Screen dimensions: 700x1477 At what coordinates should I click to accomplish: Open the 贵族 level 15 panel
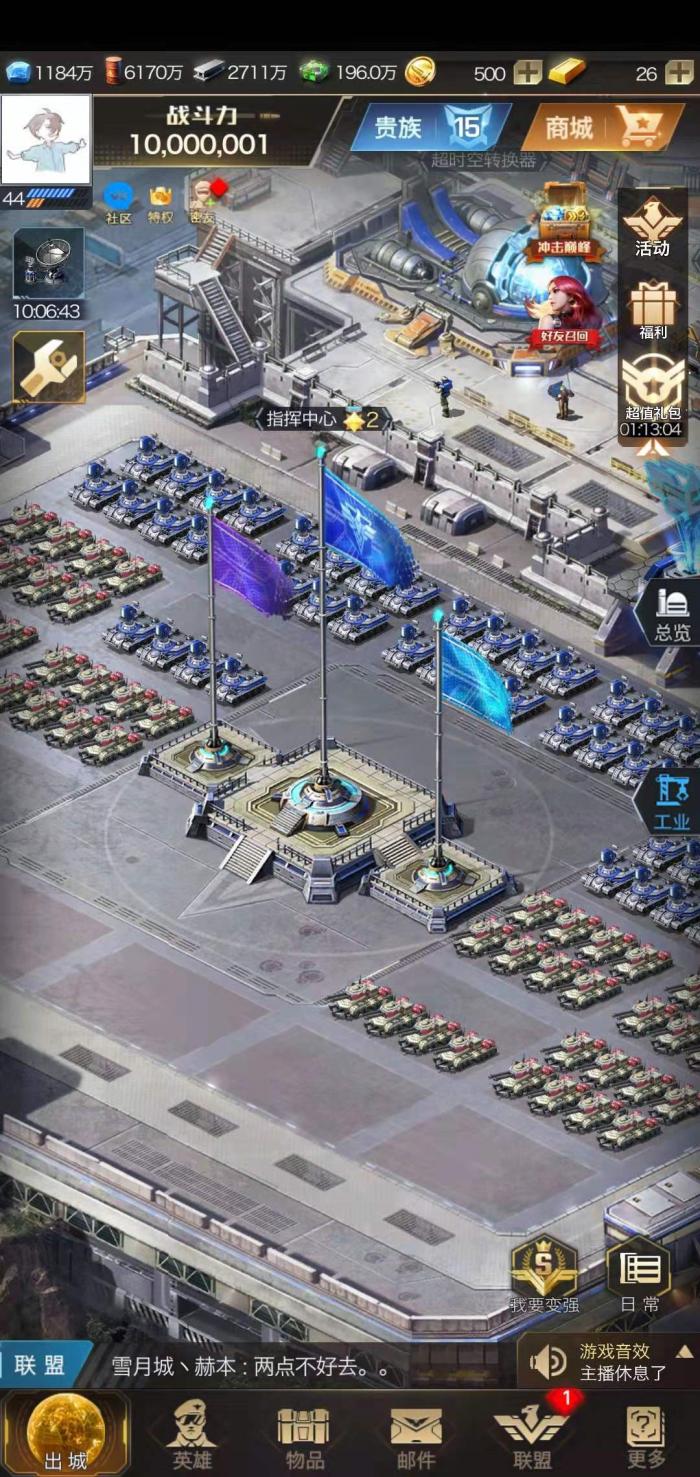428,127
